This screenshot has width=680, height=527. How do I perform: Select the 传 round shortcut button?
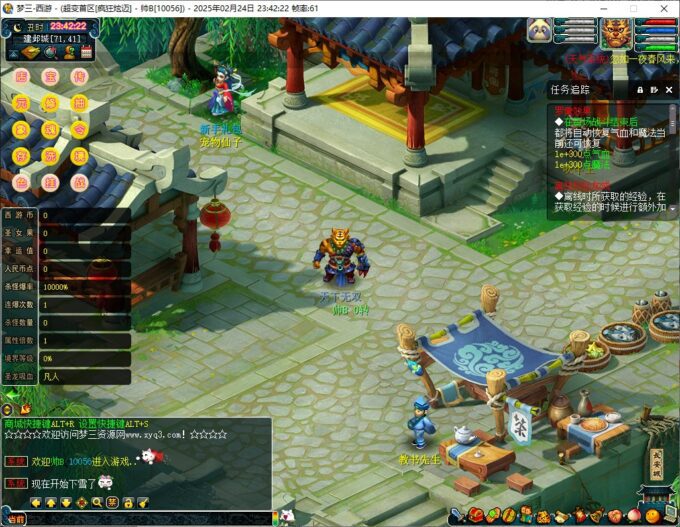[79, 77]
